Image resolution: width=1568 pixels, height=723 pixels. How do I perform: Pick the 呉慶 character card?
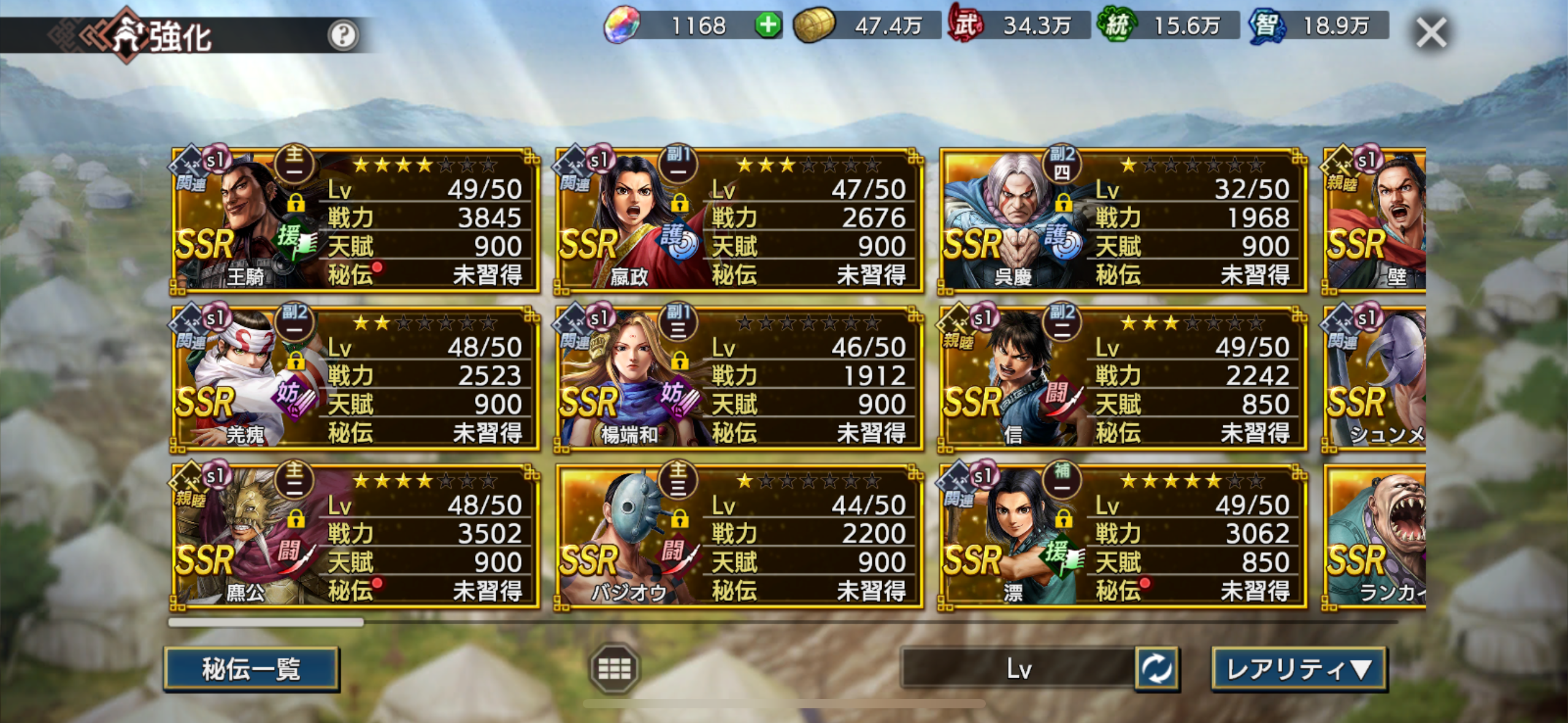pos(1123,221)
